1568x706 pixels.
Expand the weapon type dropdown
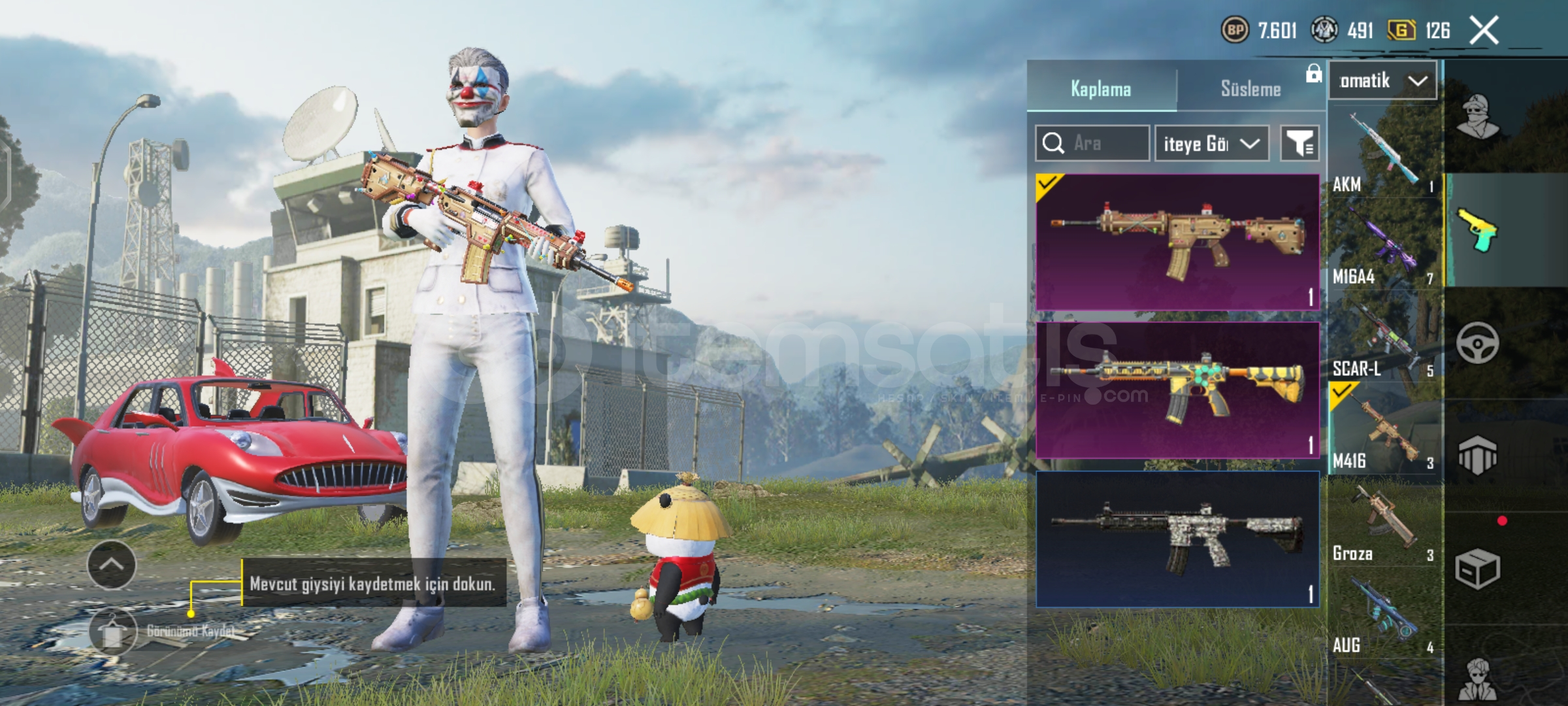coord(1382,81)
